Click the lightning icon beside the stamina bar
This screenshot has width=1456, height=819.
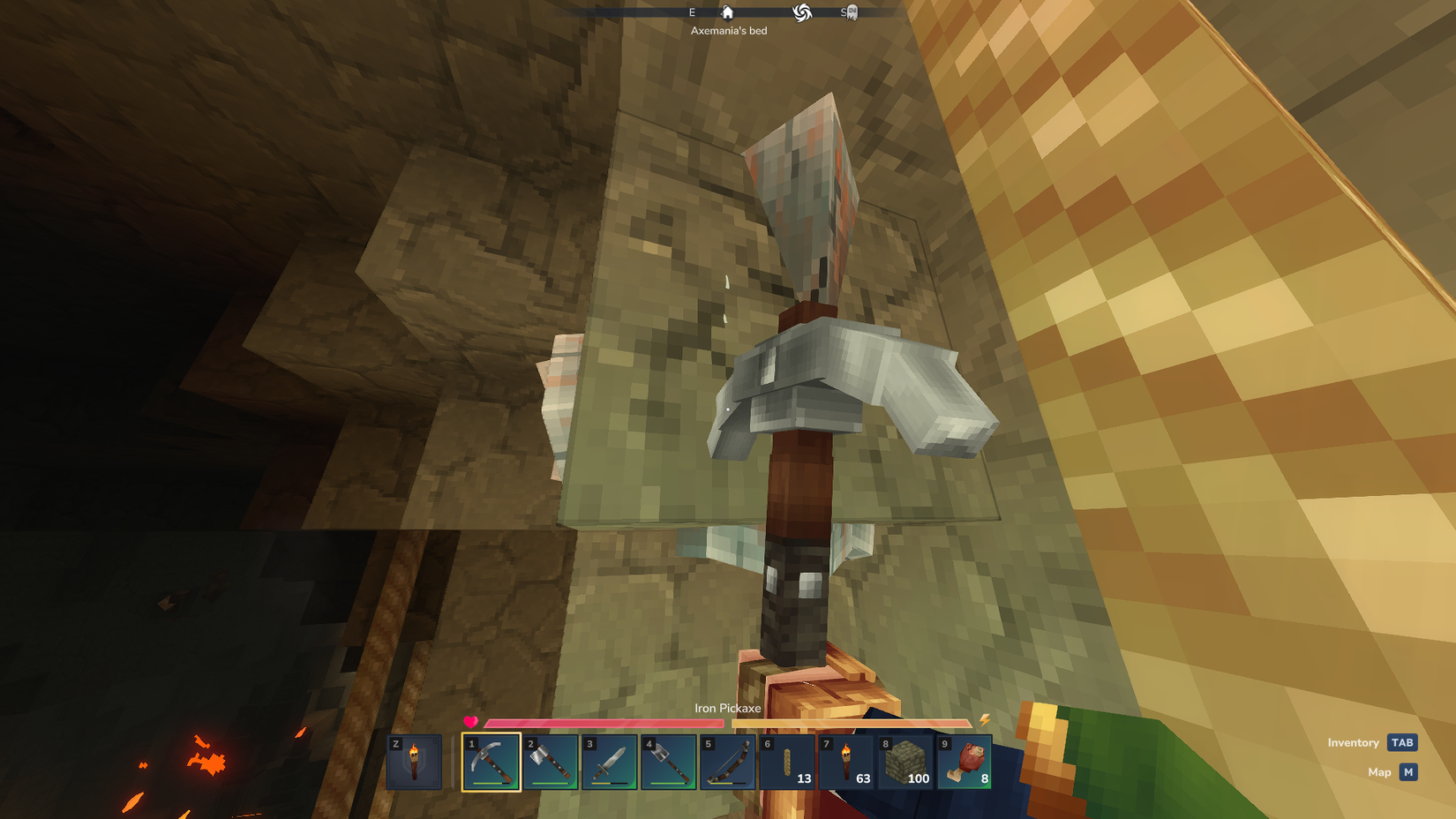pos(982,722)
